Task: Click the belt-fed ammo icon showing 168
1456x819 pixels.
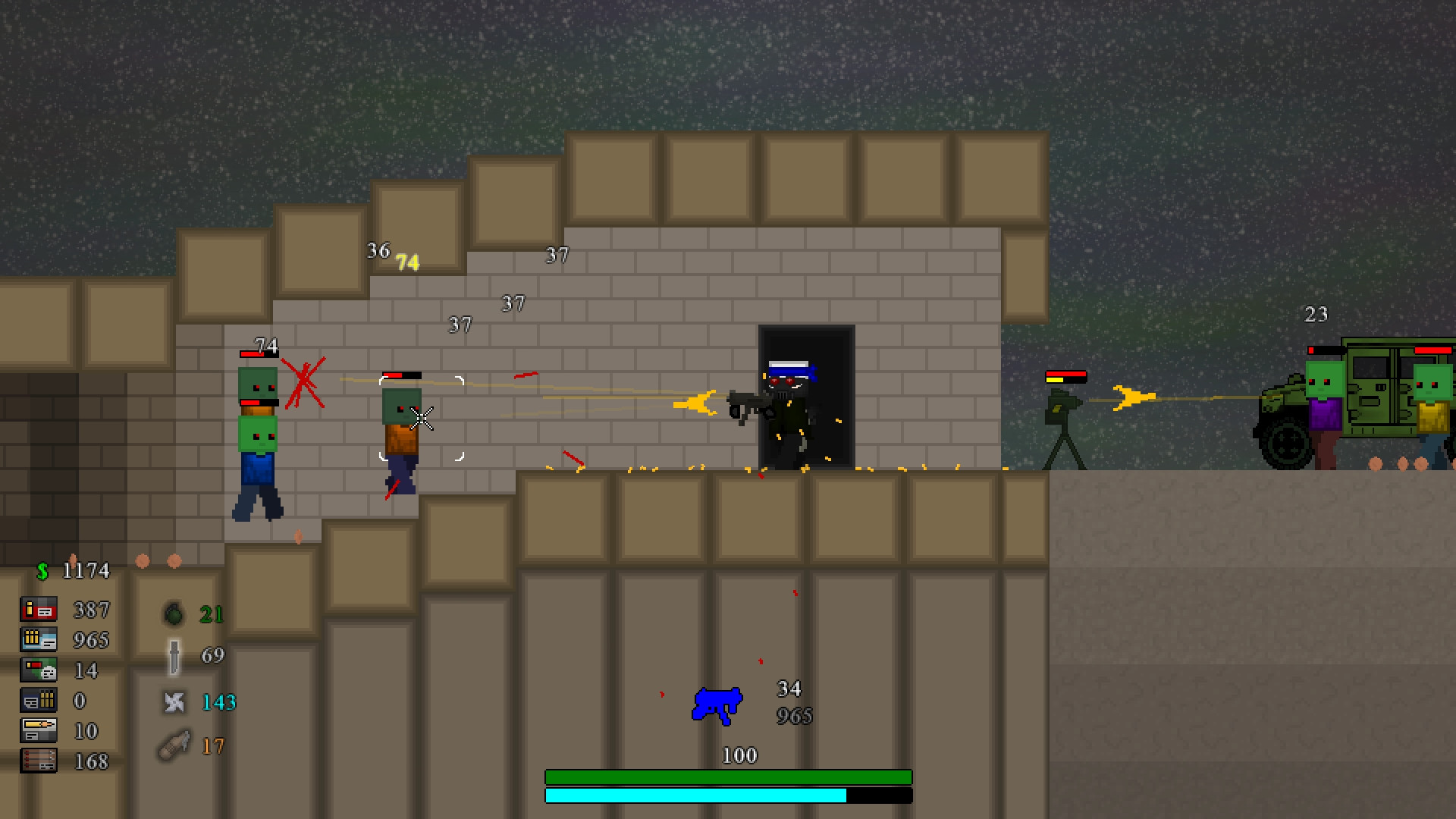Action: point(39,761)
